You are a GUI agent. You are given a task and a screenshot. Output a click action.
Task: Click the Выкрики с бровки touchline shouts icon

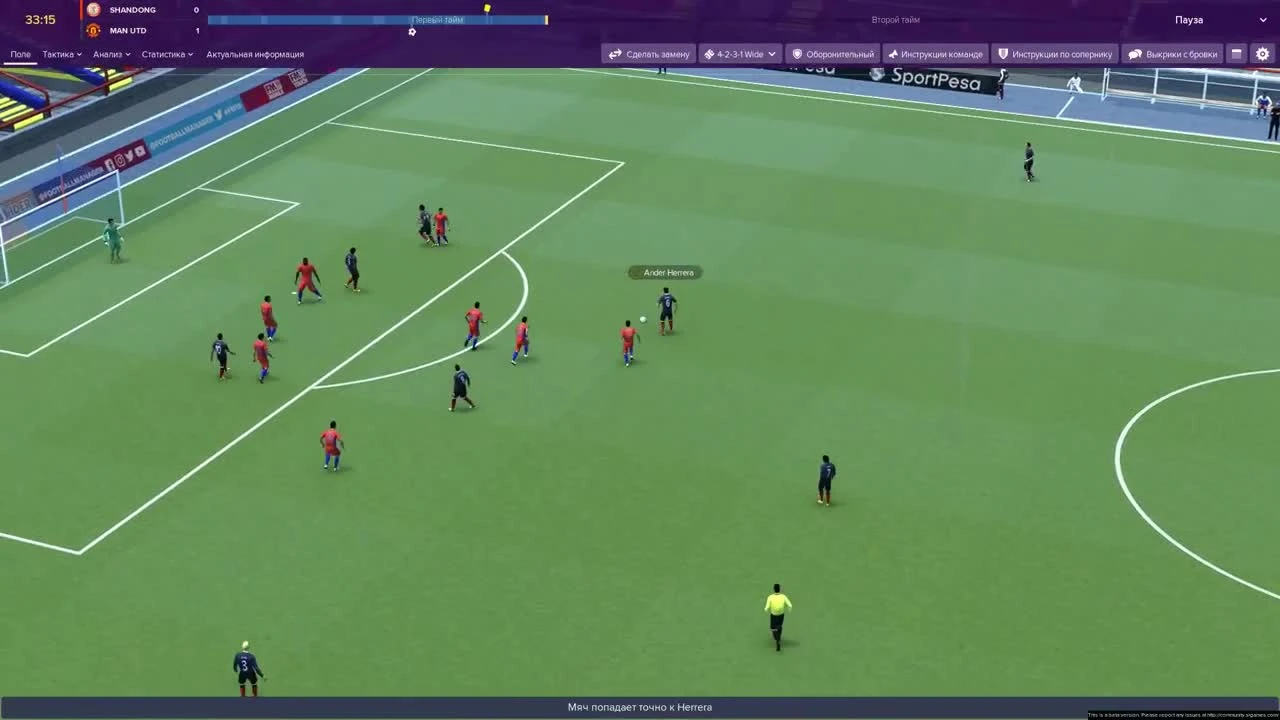coord(1135,54)
